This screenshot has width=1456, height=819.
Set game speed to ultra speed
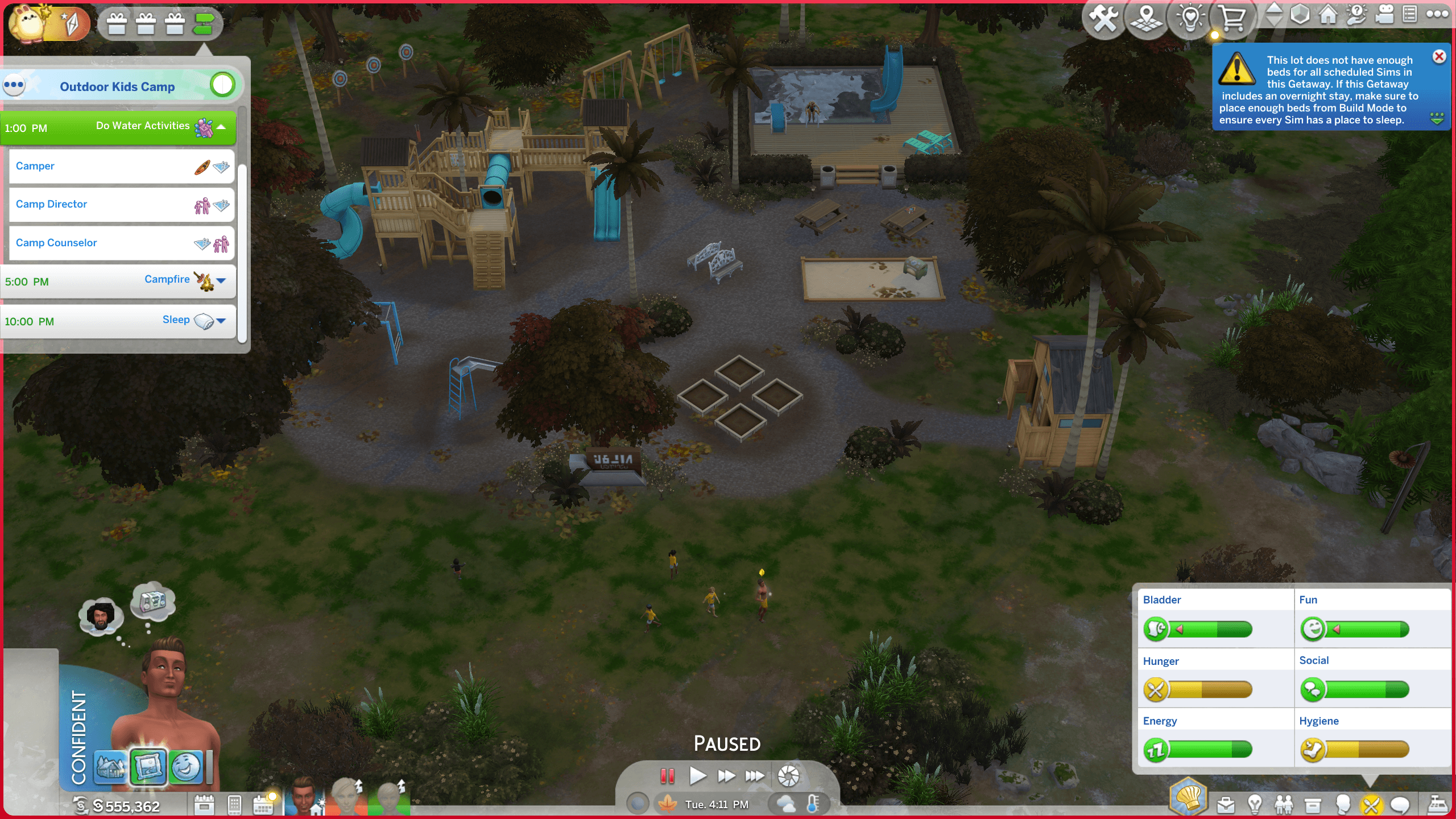(x=755, y=776)
